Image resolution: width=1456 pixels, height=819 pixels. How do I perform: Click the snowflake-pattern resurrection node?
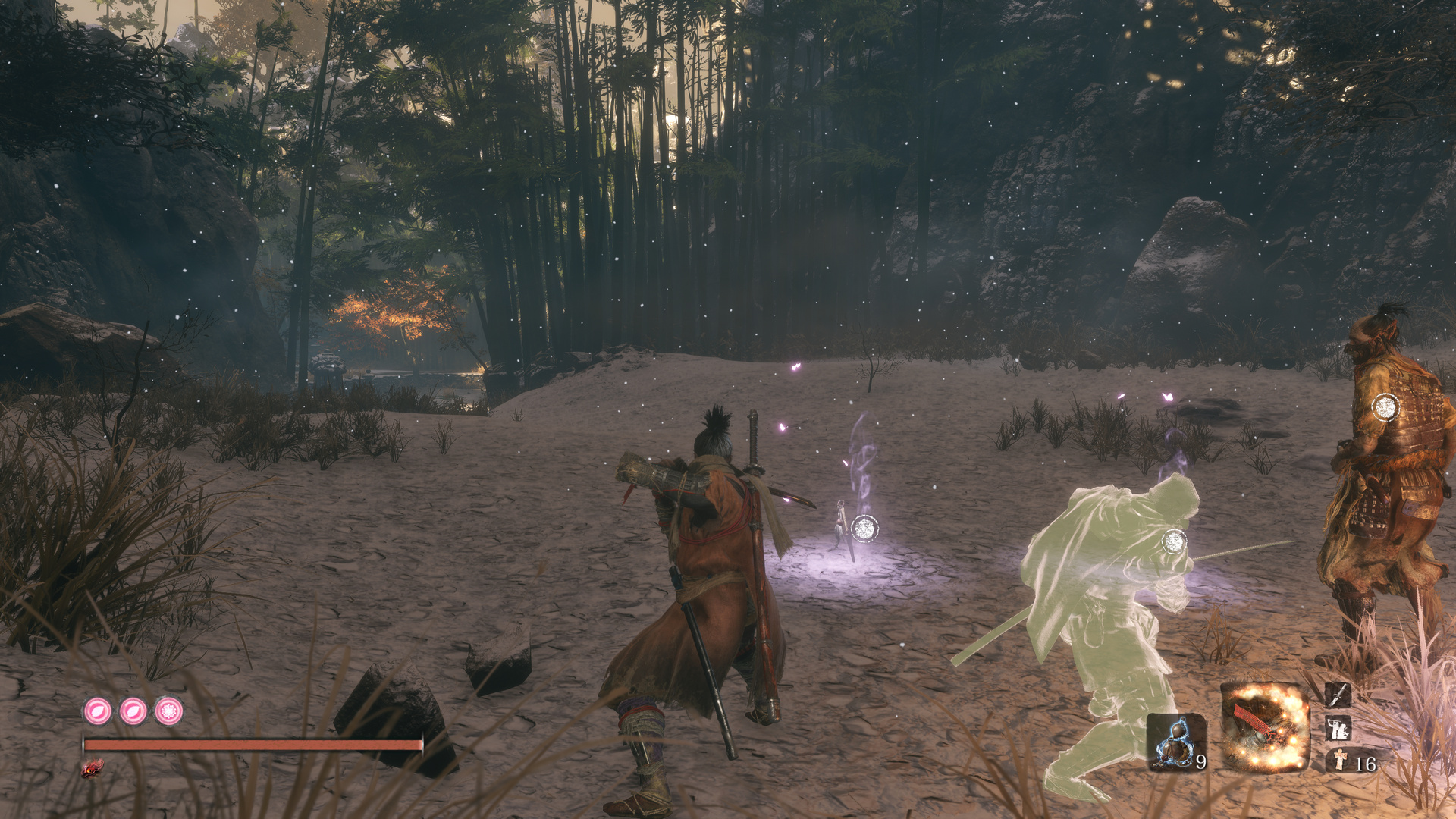tap(168, 711)
